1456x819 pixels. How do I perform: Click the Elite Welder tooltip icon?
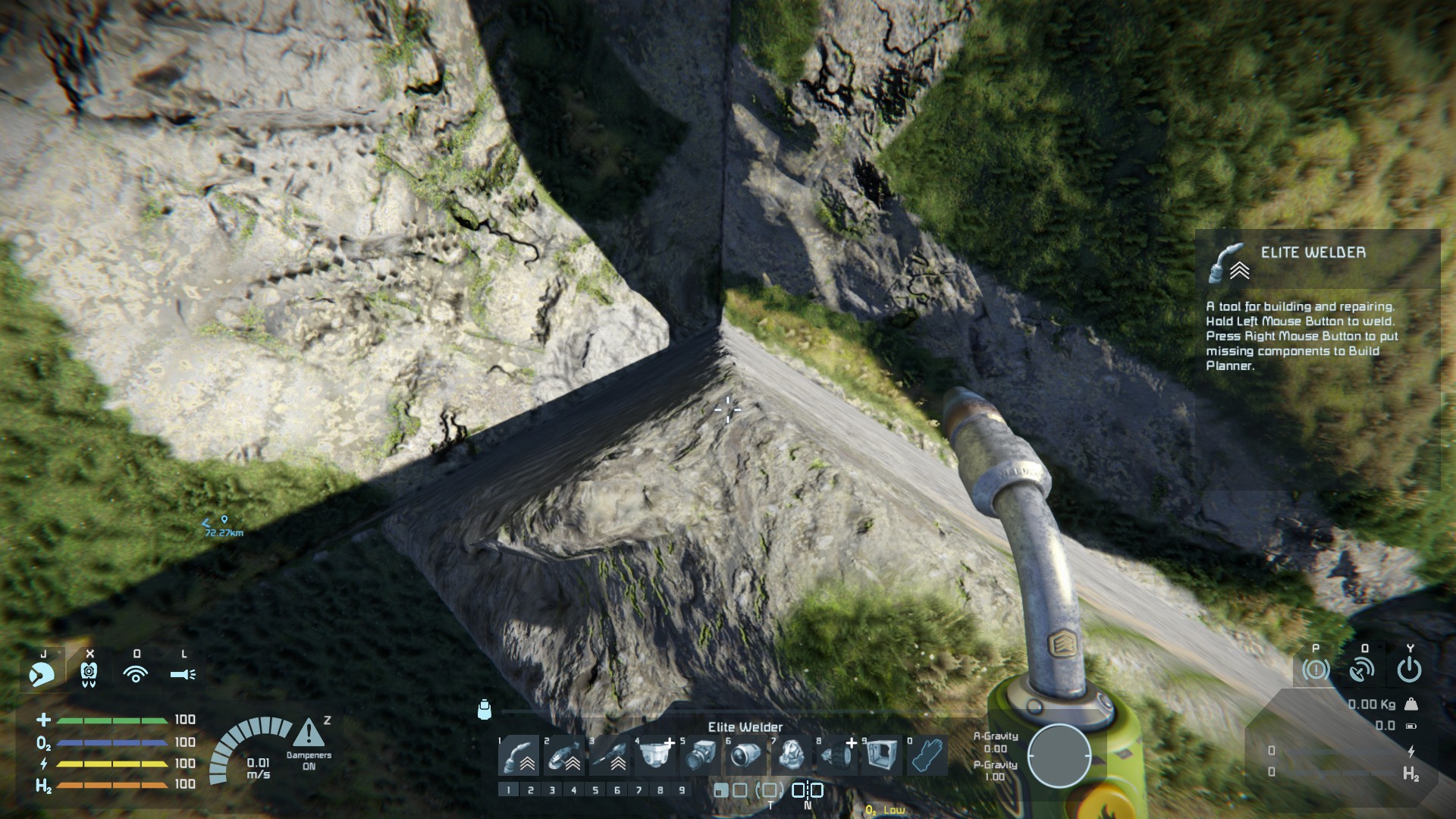(x=1228, y=262)
